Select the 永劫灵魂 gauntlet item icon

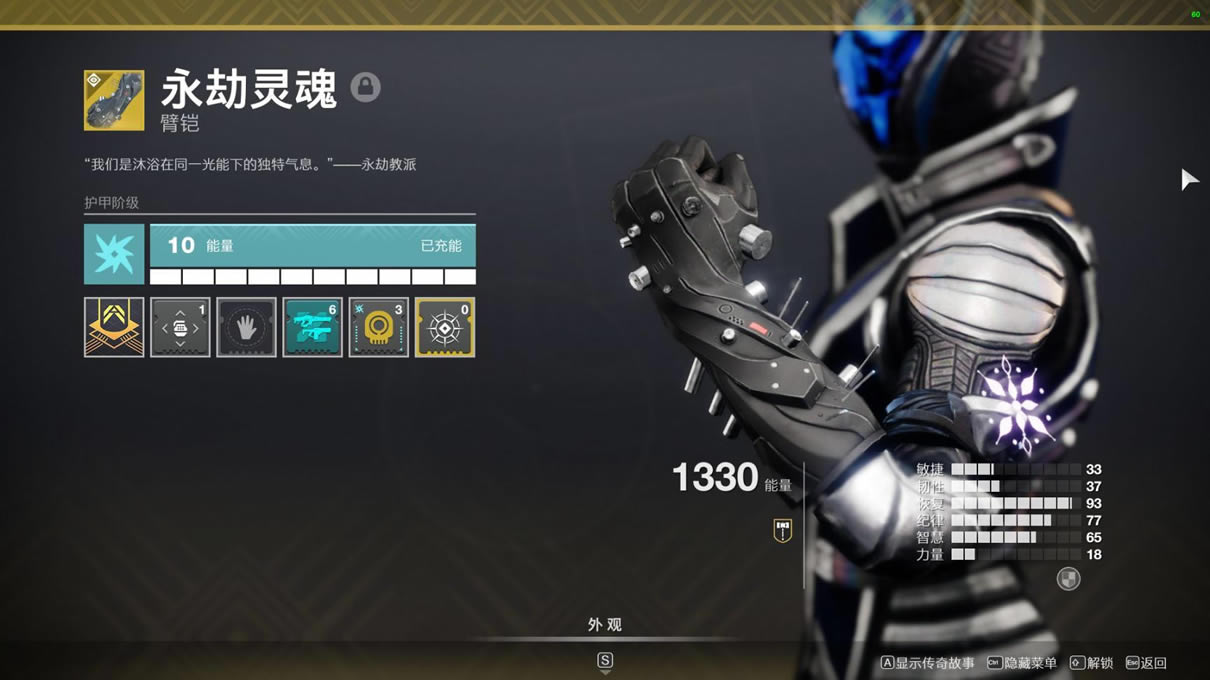coord(114,100)
